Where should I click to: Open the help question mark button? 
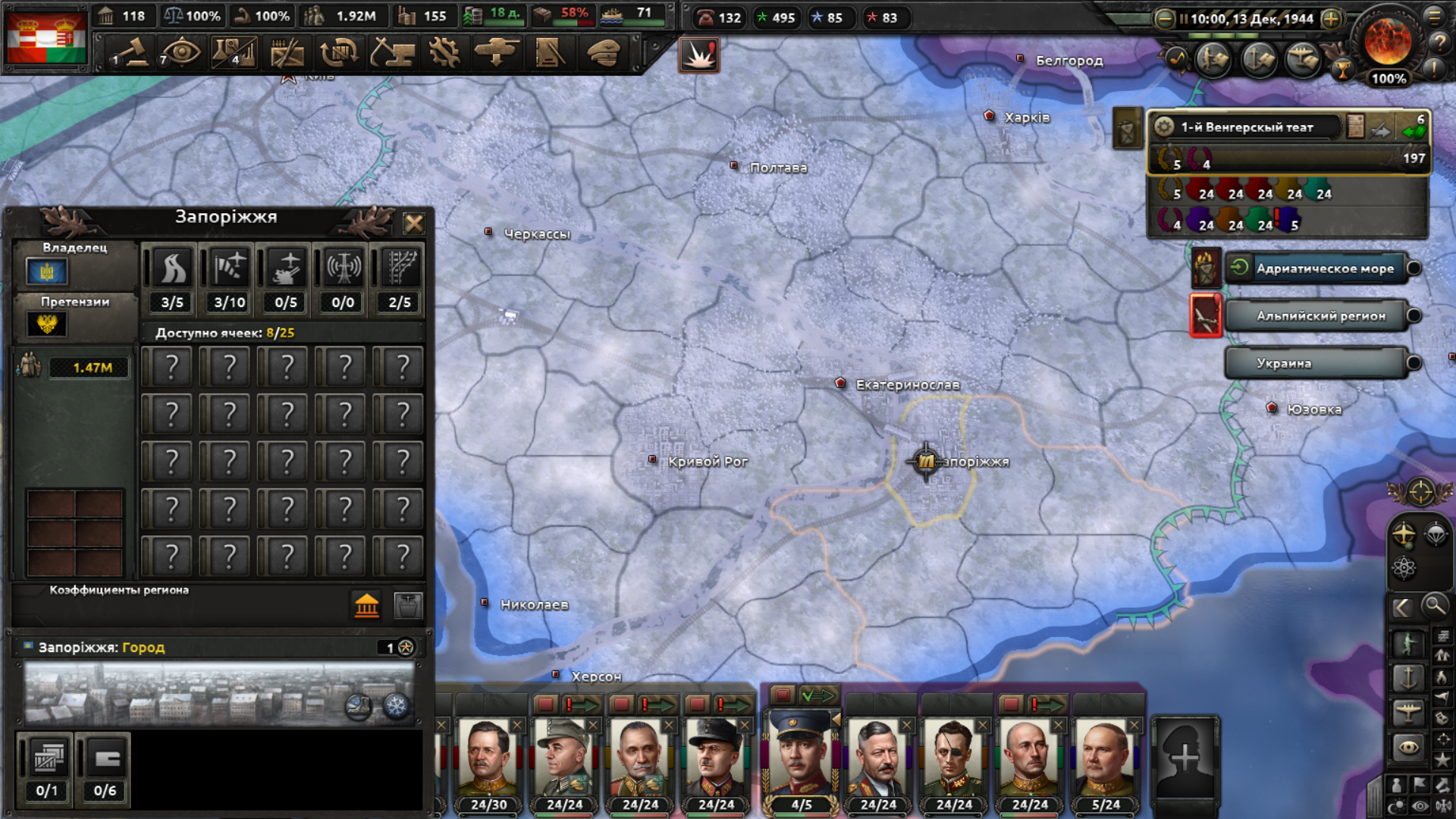tap(1439, 42)
